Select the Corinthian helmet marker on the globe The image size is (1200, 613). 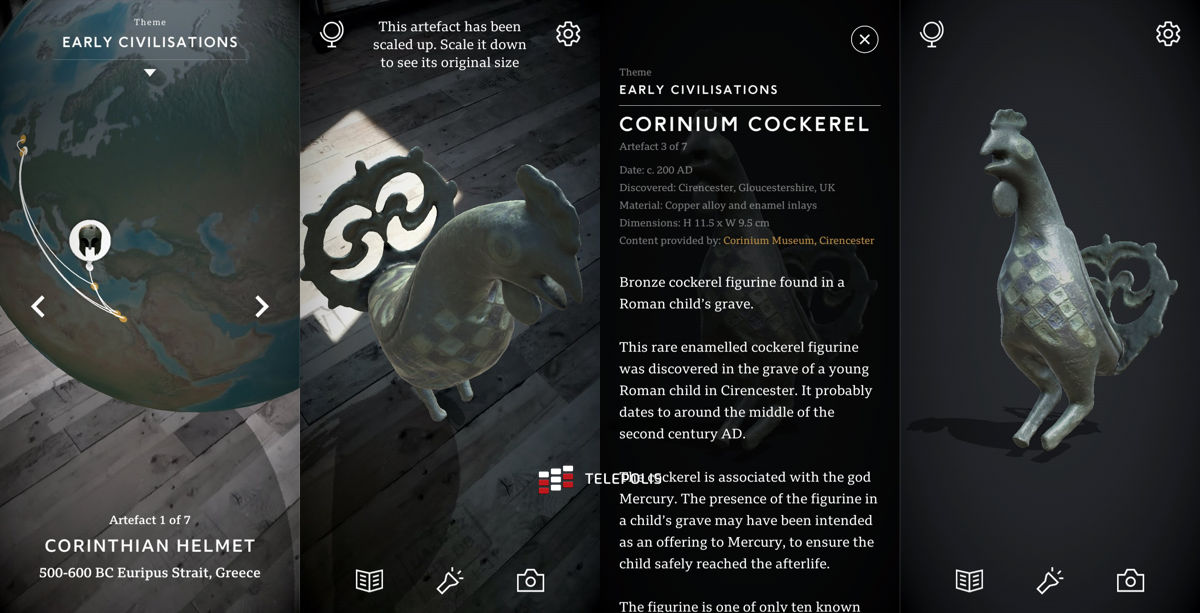pyautogui.click(x=90, y=240)
